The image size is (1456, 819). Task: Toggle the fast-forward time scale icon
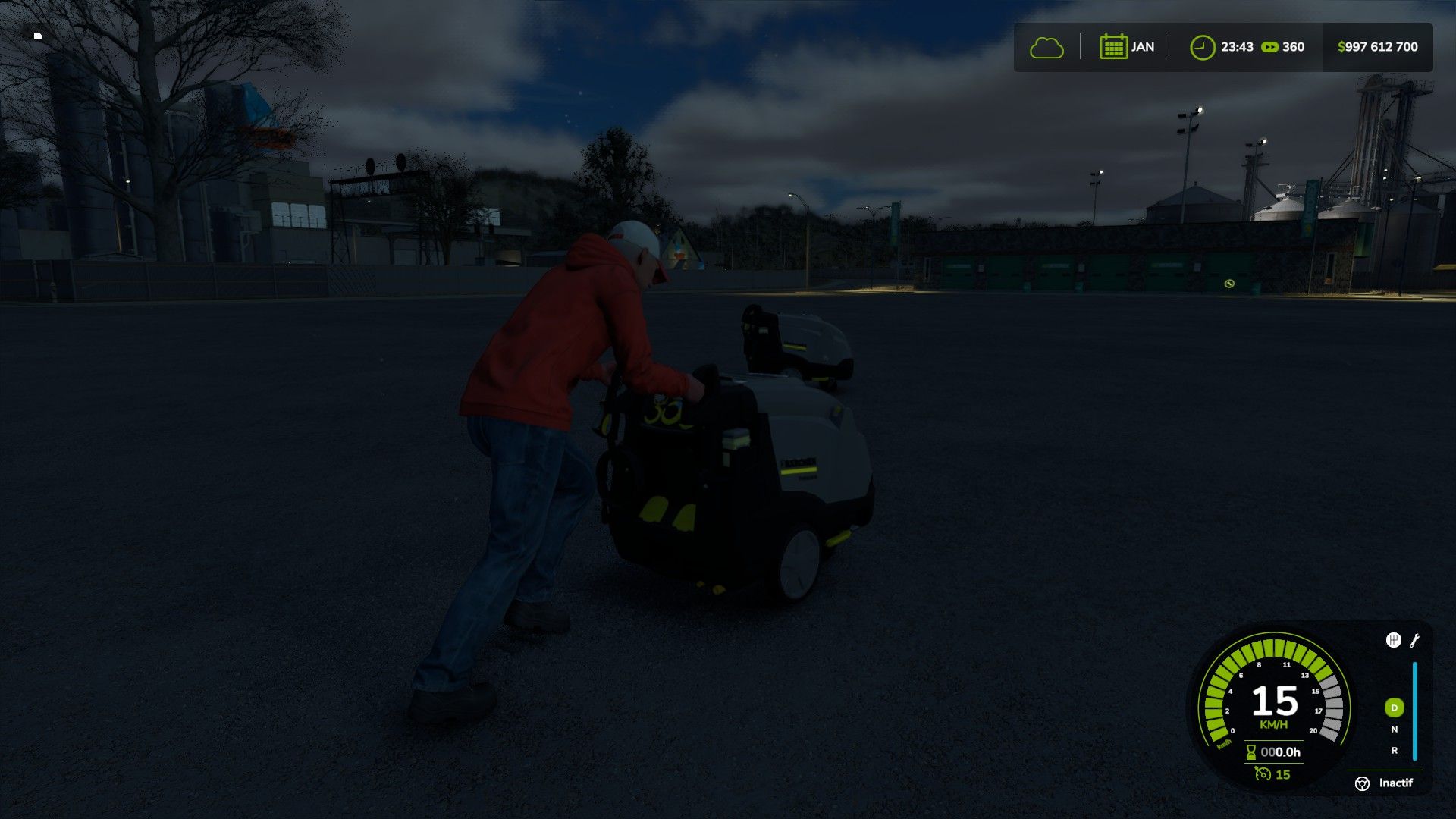click(x=1269, y=47)
